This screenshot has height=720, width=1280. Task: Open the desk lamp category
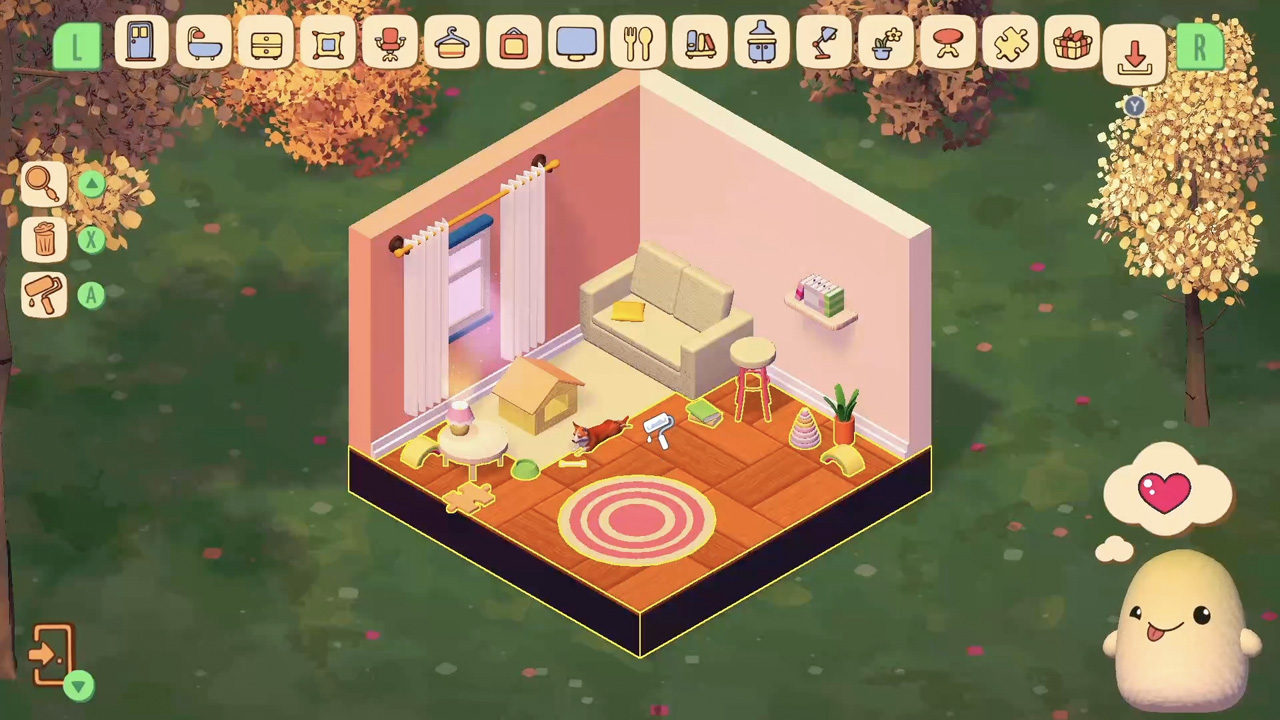coord(824,43)
